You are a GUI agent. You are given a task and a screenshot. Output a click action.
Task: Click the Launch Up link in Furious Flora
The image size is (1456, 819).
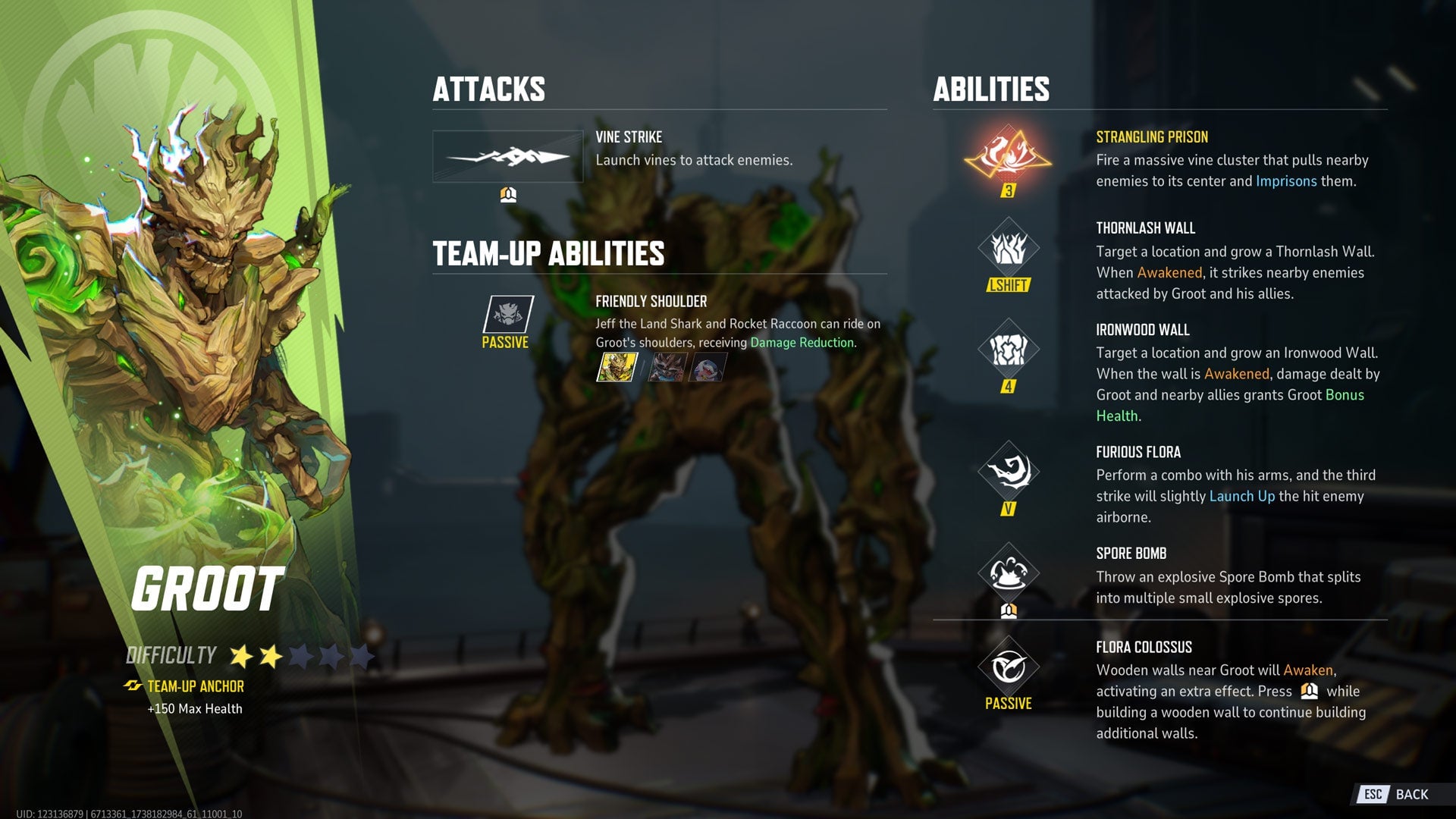pyautogui.click(x=1241, y=496)
